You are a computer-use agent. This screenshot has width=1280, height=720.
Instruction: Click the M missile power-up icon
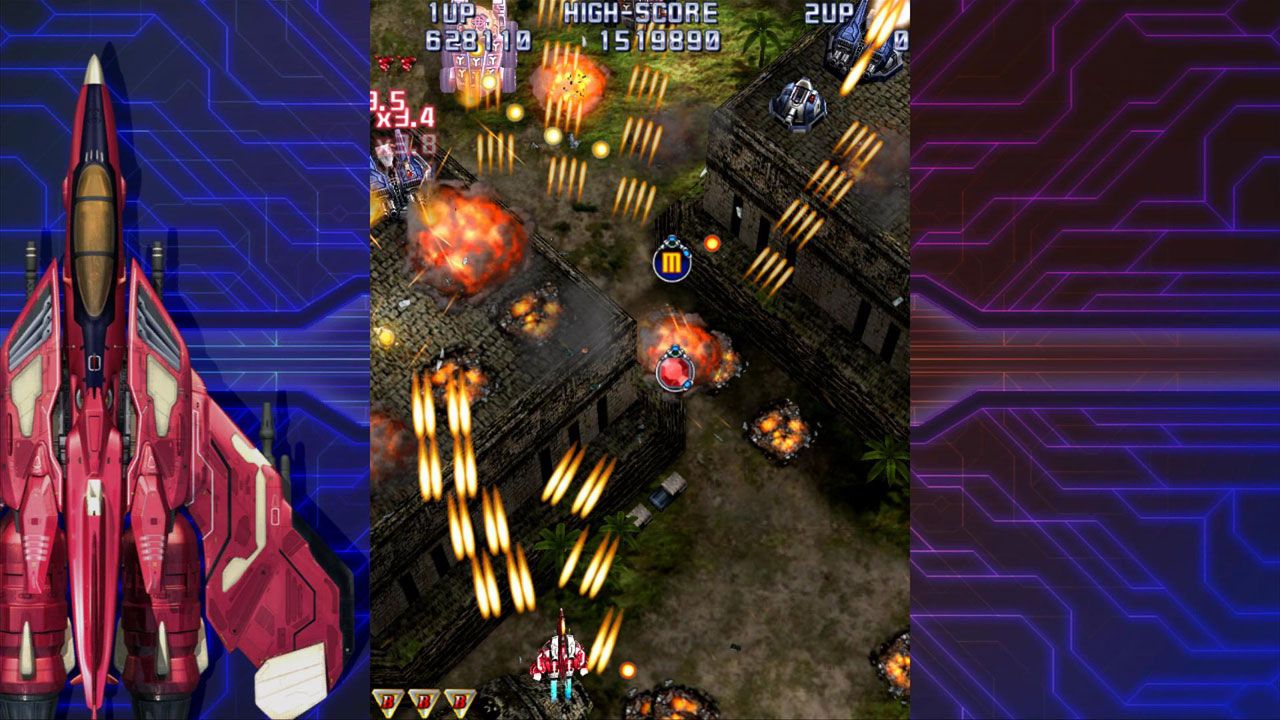point(672,262)
